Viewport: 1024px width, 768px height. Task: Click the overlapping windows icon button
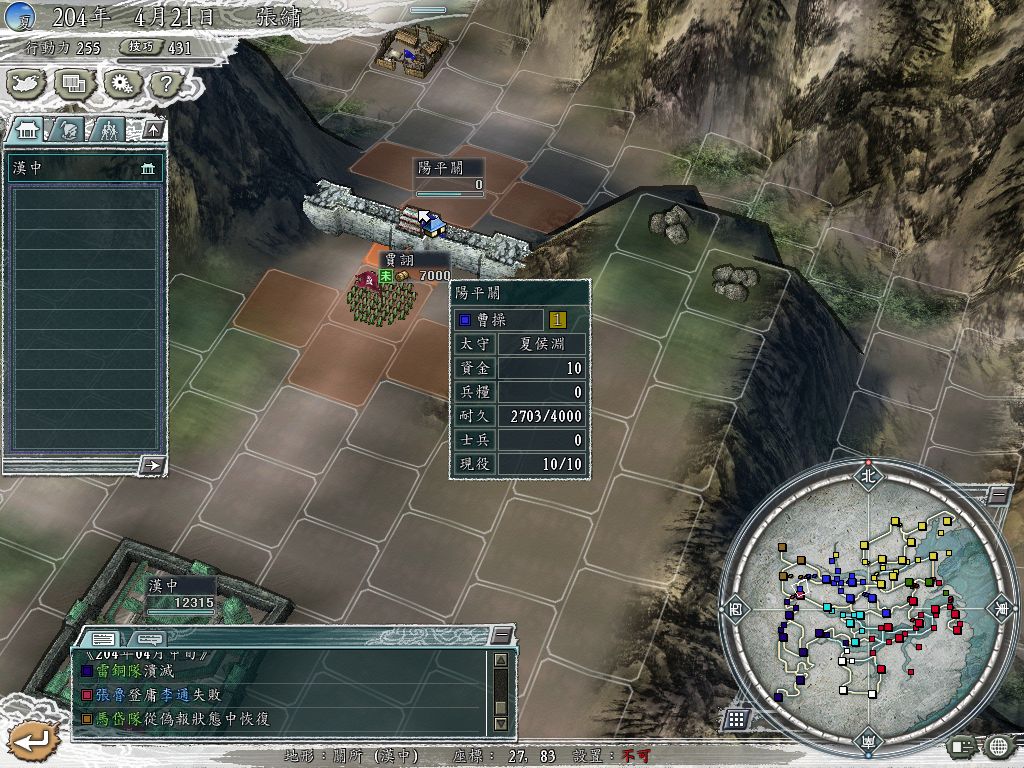[73, 84]
